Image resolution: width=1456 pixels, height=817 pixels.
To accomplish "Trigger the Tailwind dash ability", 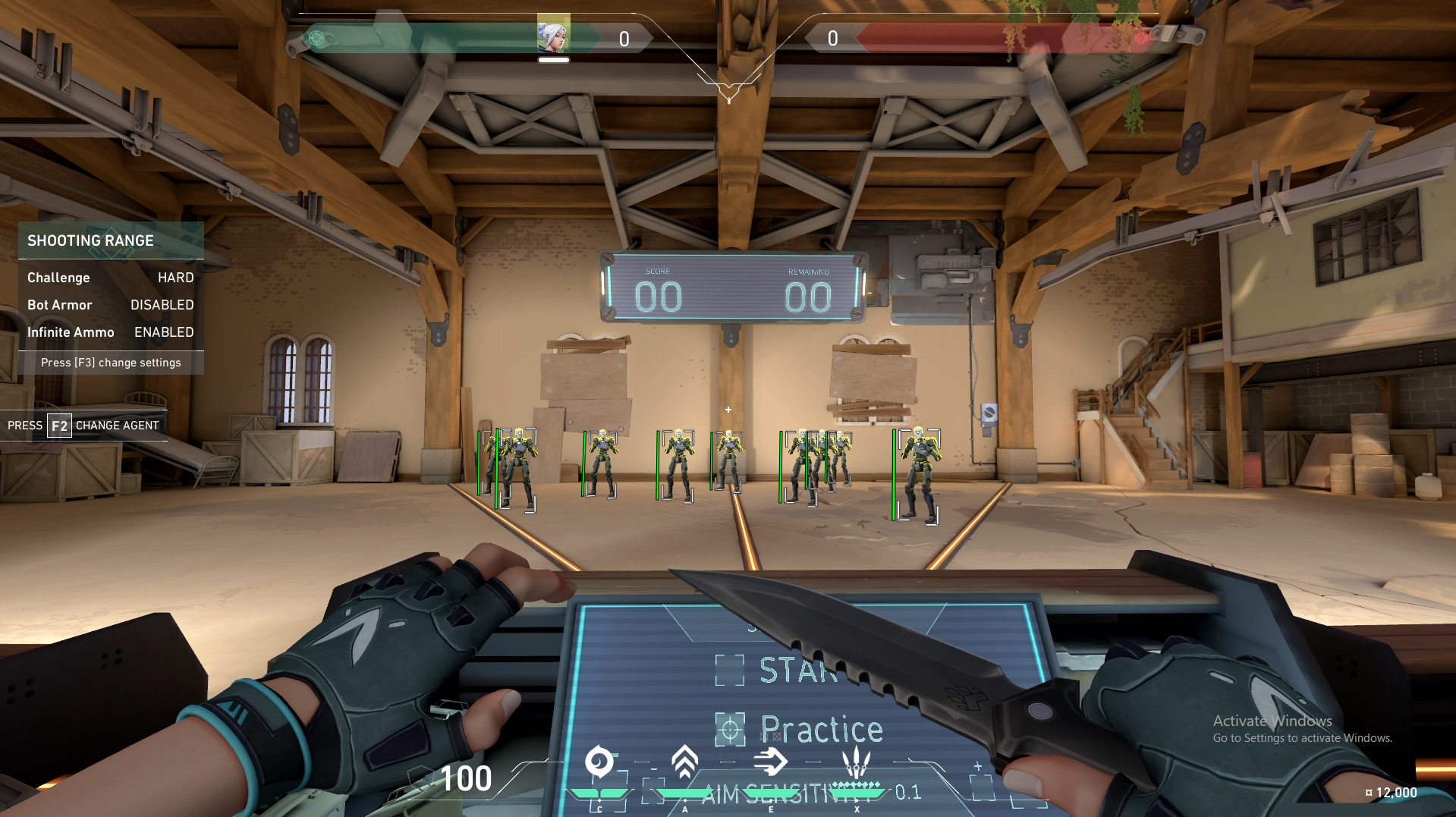I will pos(770,762).
